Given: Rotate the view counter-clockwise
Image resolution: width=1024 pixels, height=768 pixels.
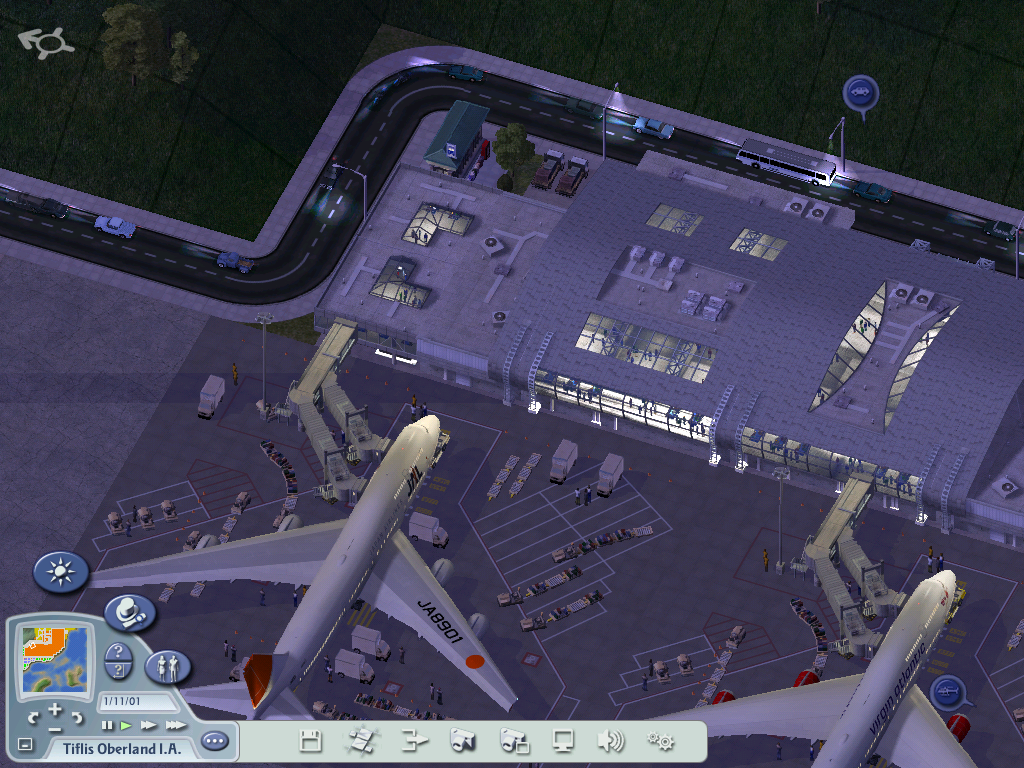Looking at the screenshot, I should [x=33, y=716].
